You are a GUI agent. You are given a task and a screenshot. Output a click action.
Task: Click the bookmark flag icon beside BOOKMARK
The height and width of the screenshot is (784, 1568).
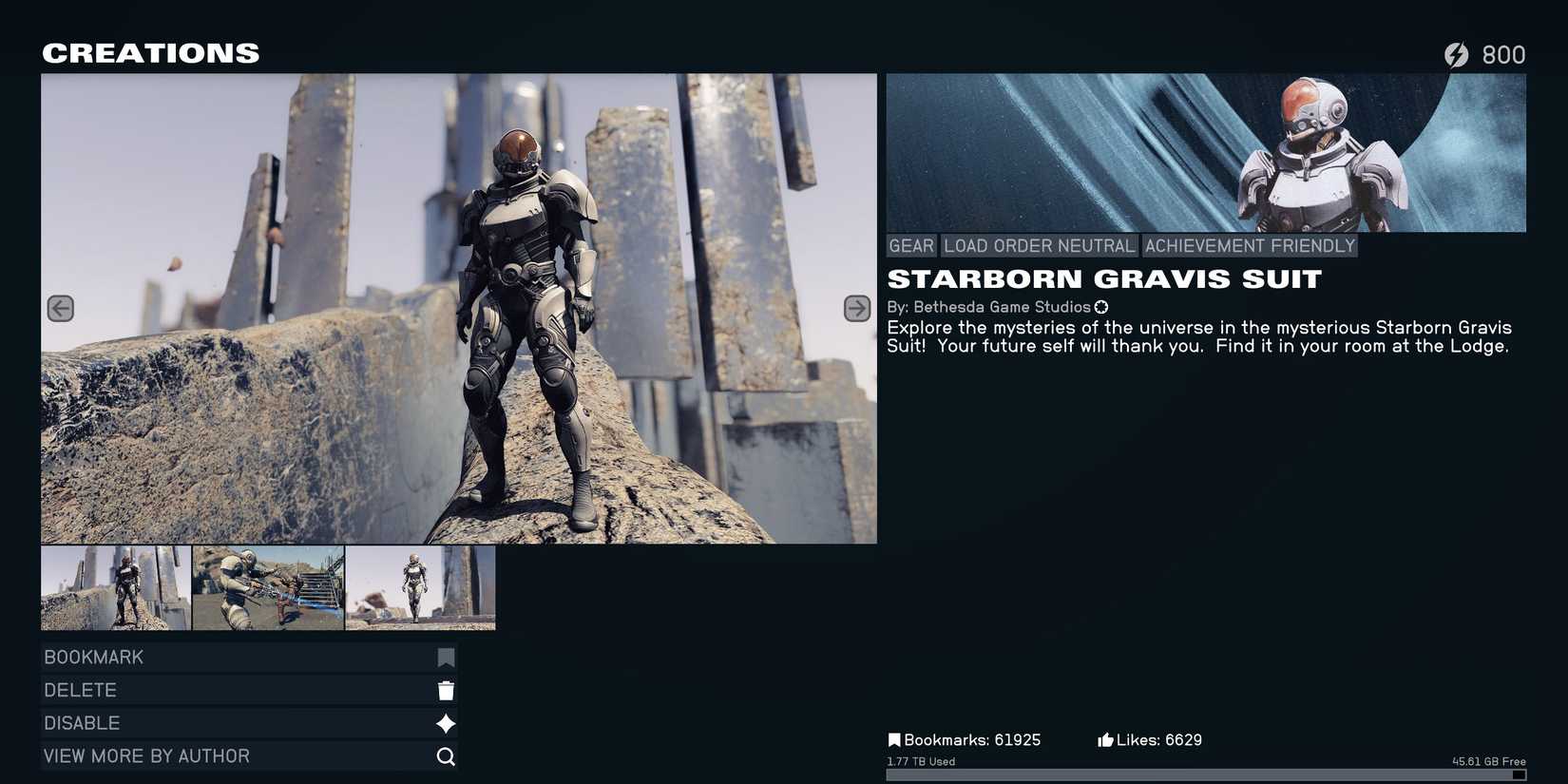tap(445, 656)
